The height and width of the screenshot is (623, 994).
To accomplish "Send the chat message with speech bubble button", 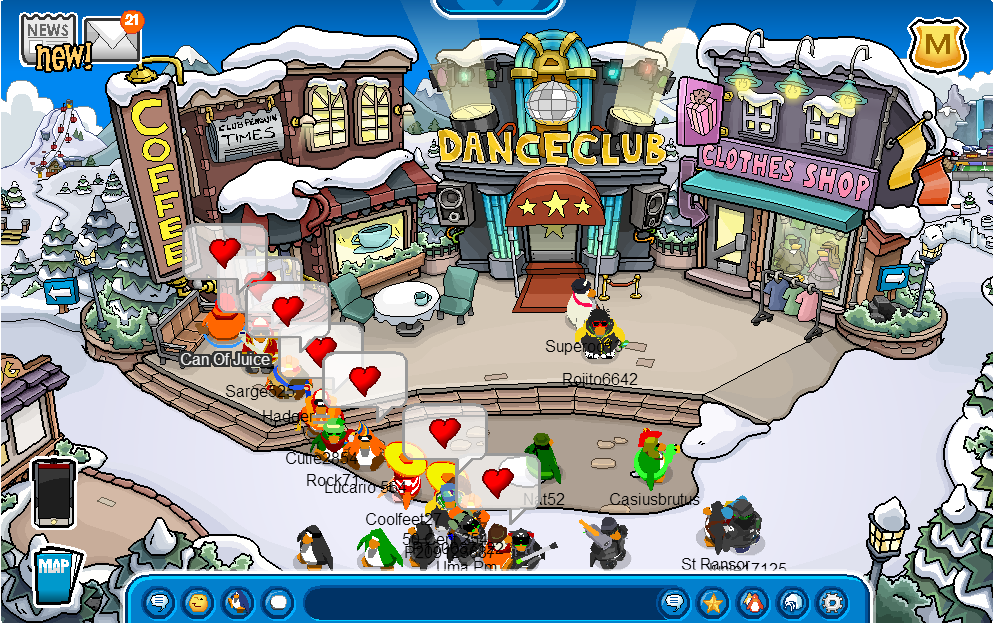I will (675, 602).
